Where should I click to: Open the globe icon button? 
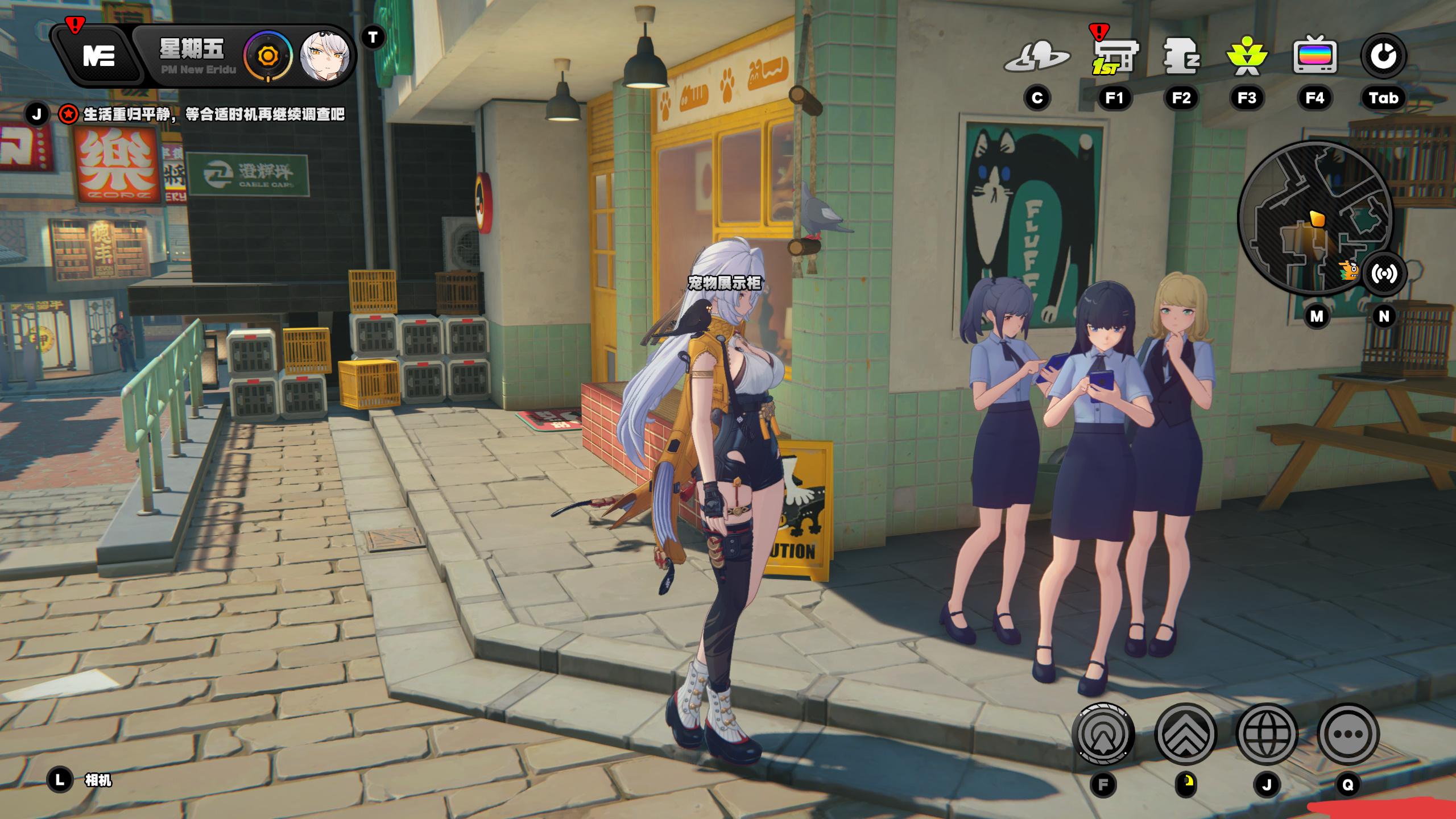[x=1267, y=734]
